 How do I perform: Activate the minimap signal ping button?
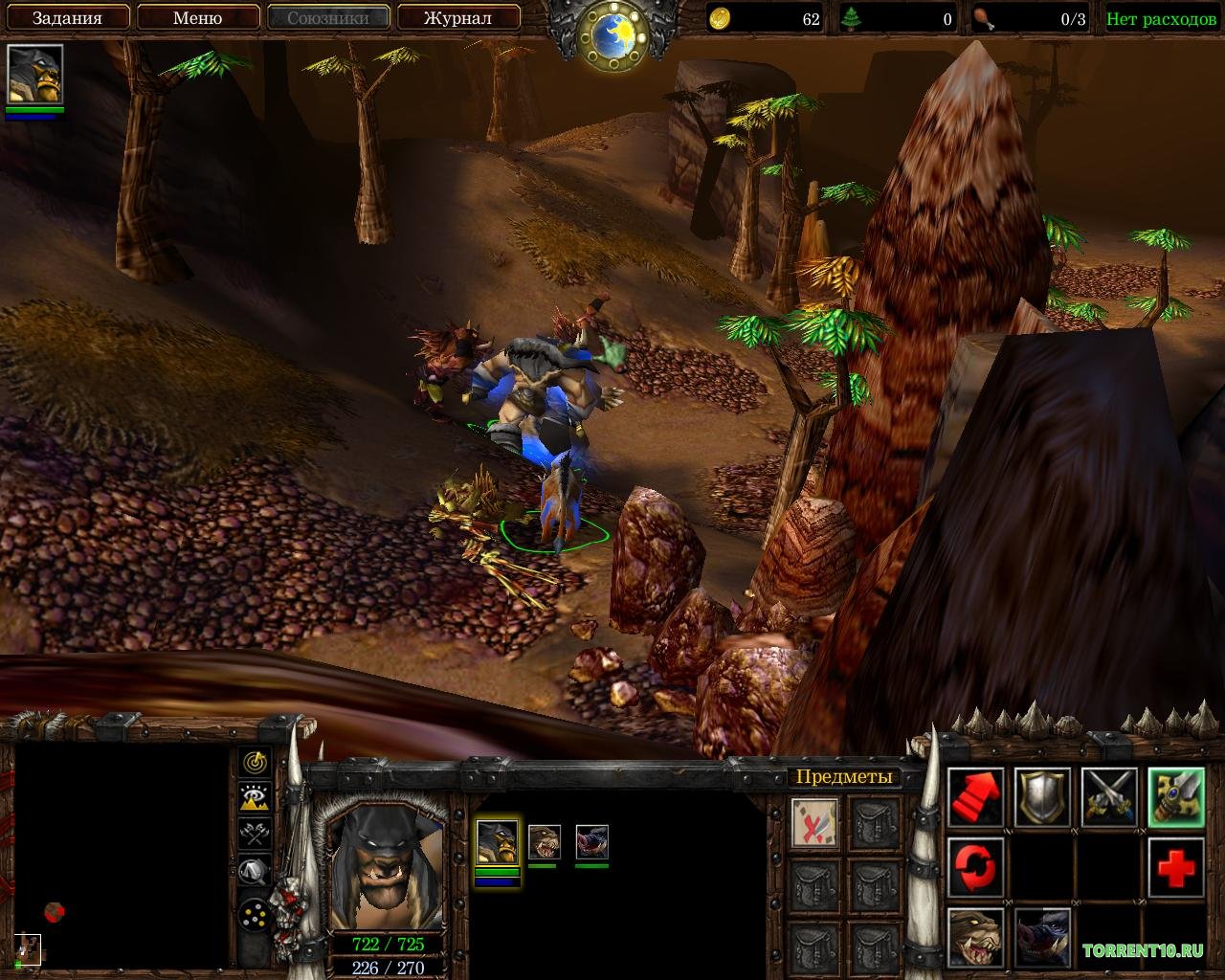tap(255, 762)
